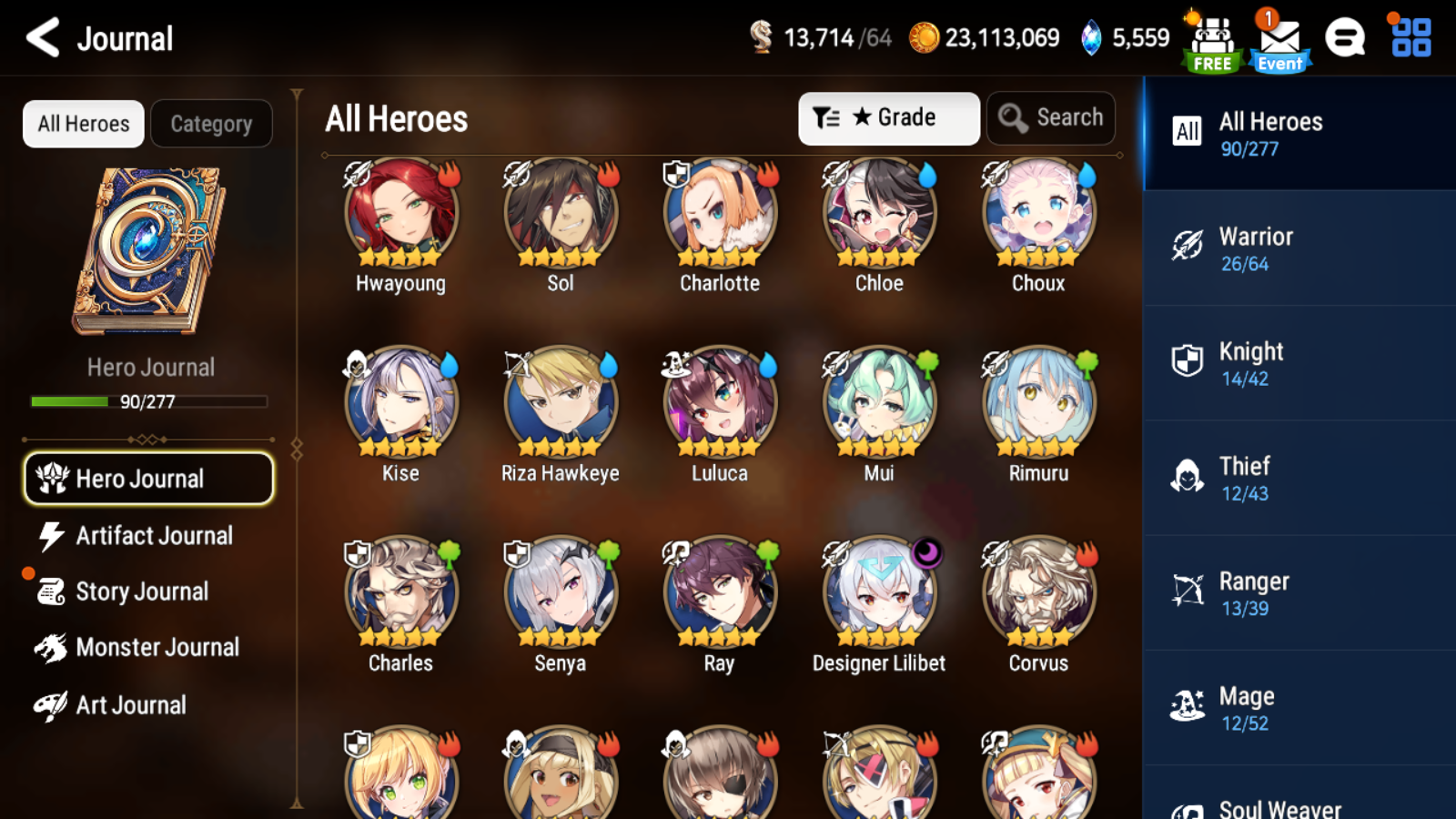
Task: Open the Hero Journal section
Action: 148,478
